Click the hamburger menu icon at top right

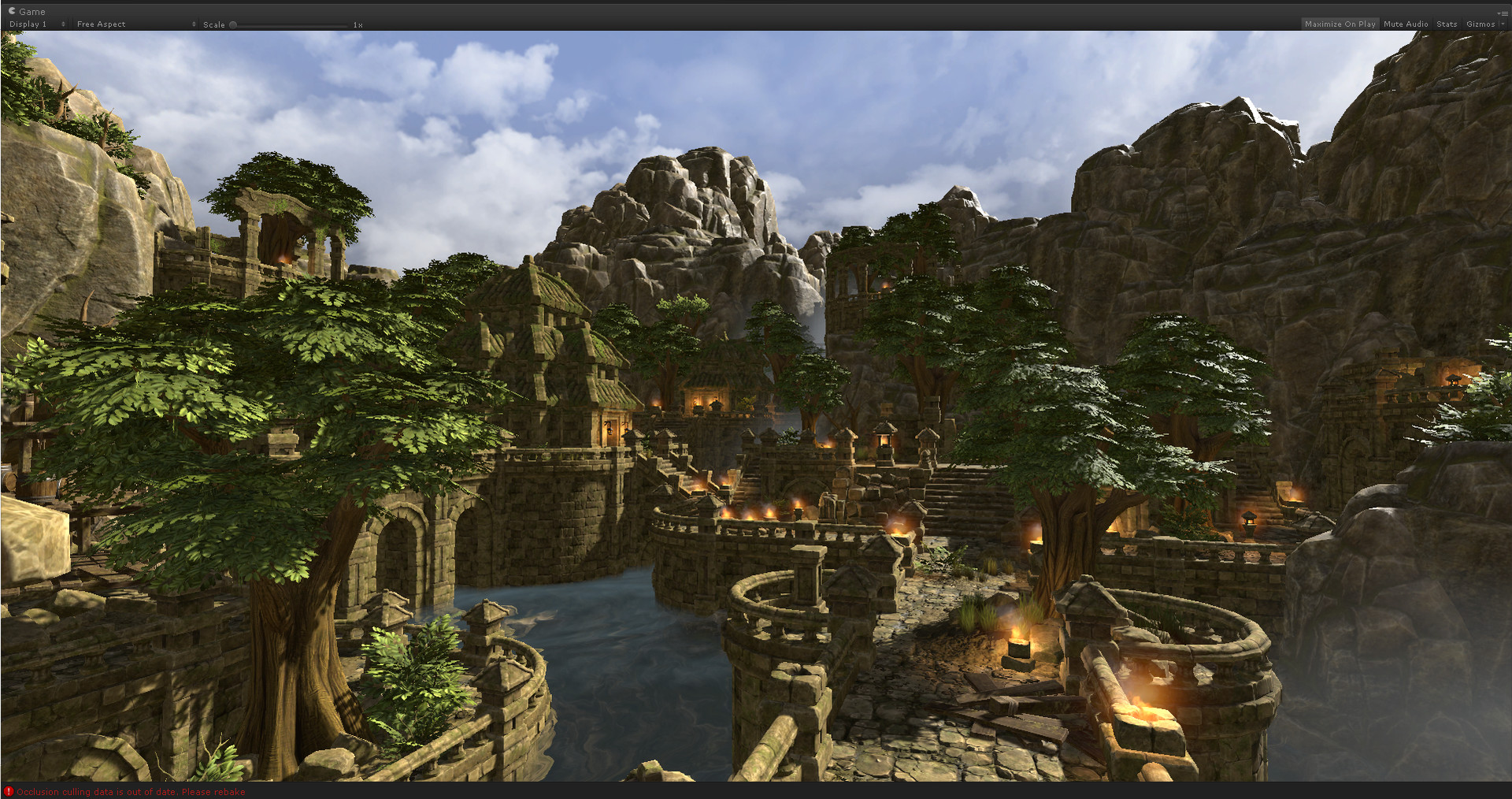1505,12
